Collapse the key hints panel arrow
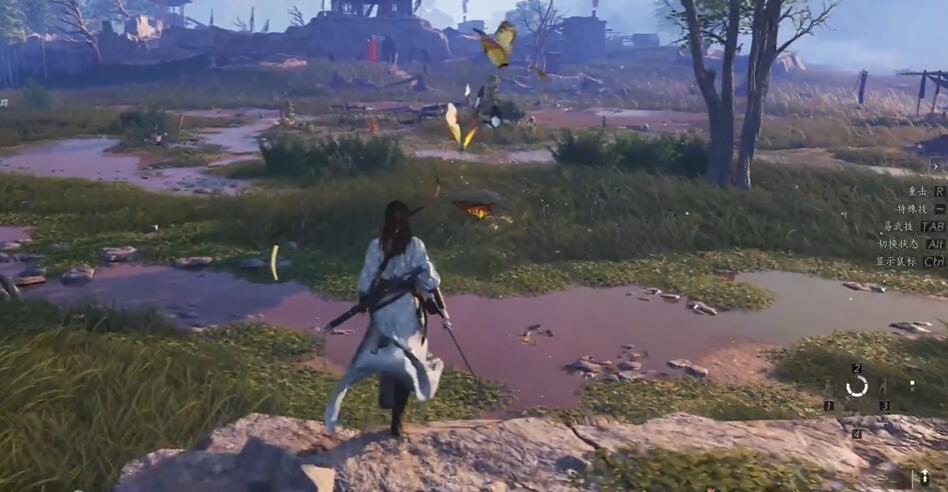 [937, 166]
